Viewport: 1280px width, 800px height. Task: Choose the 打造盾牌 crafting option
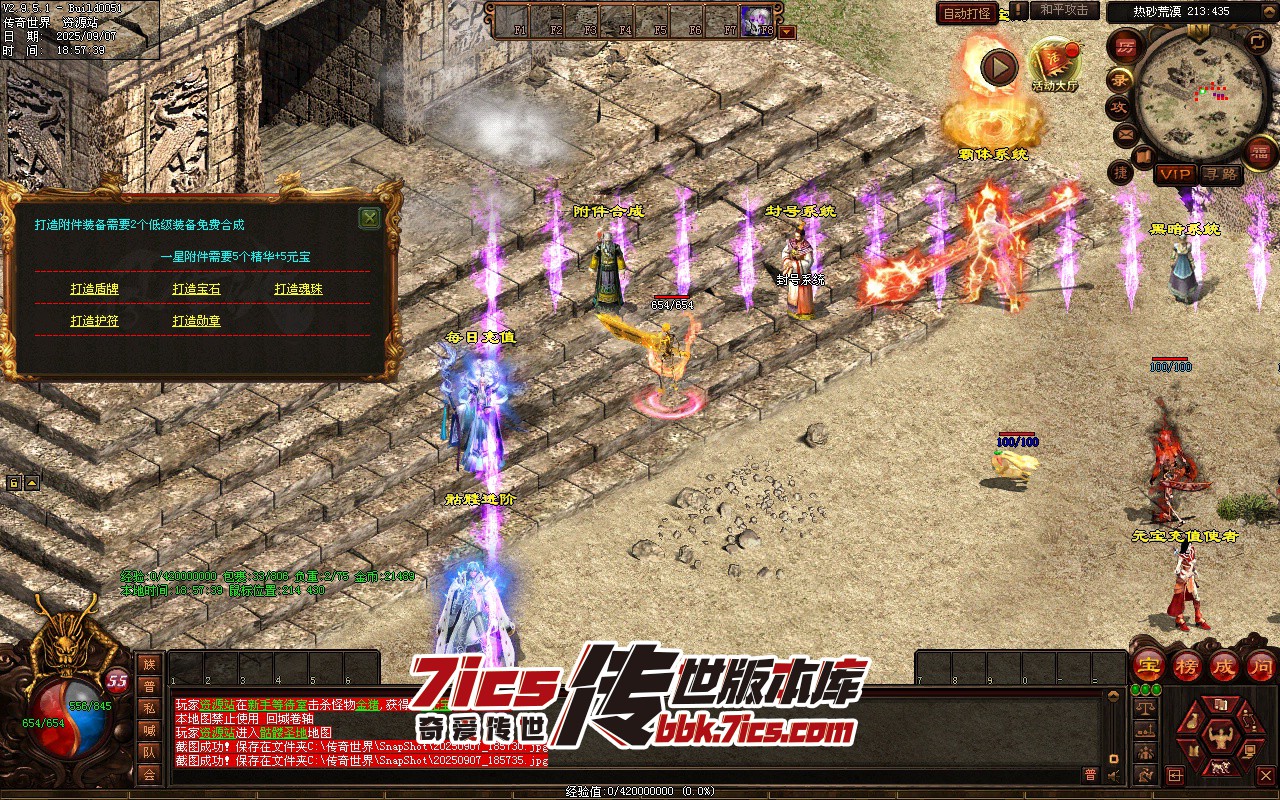pos(94,289)
